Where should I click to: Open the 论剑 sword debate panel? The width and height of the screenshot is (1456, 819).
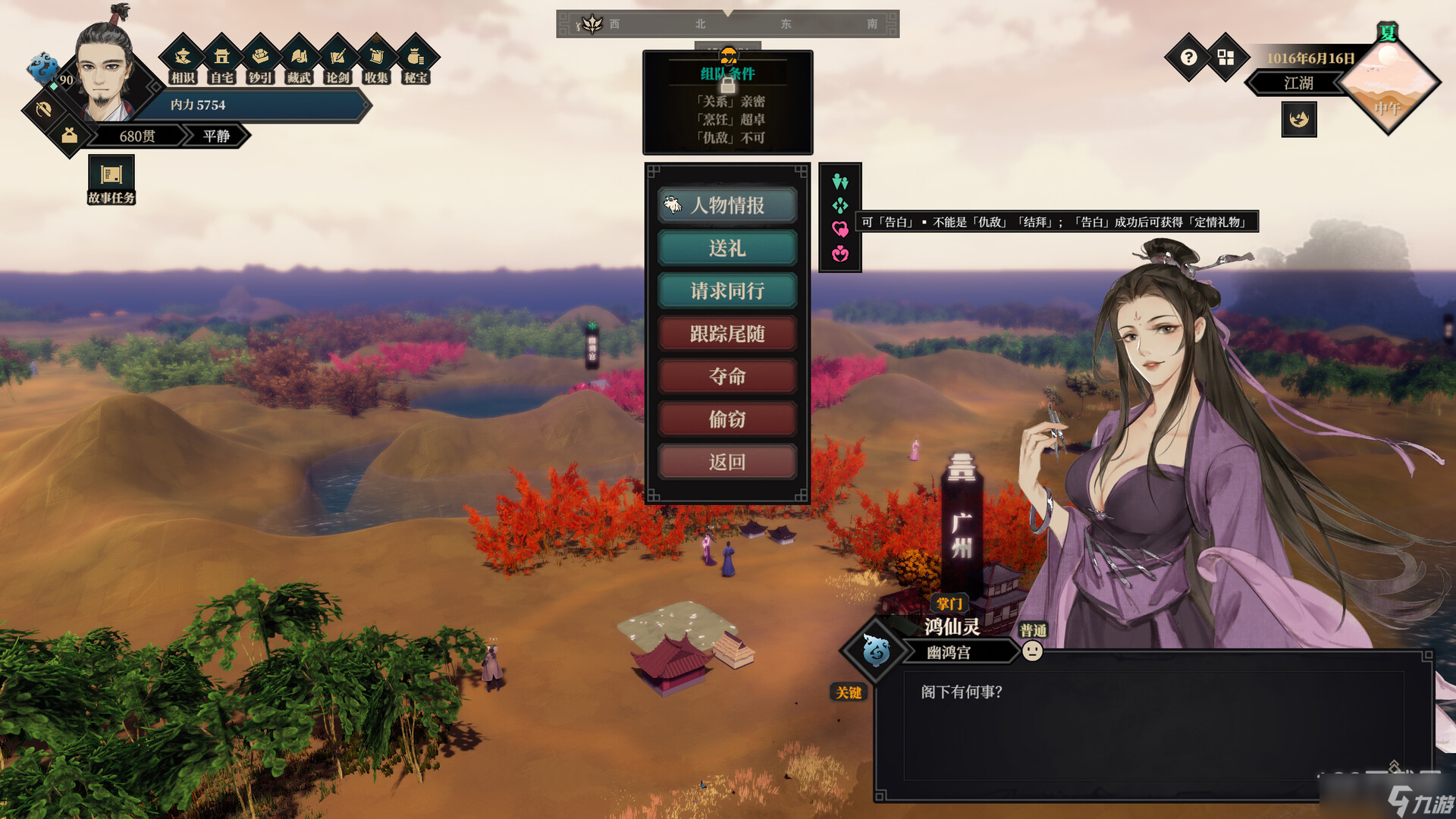337,60
